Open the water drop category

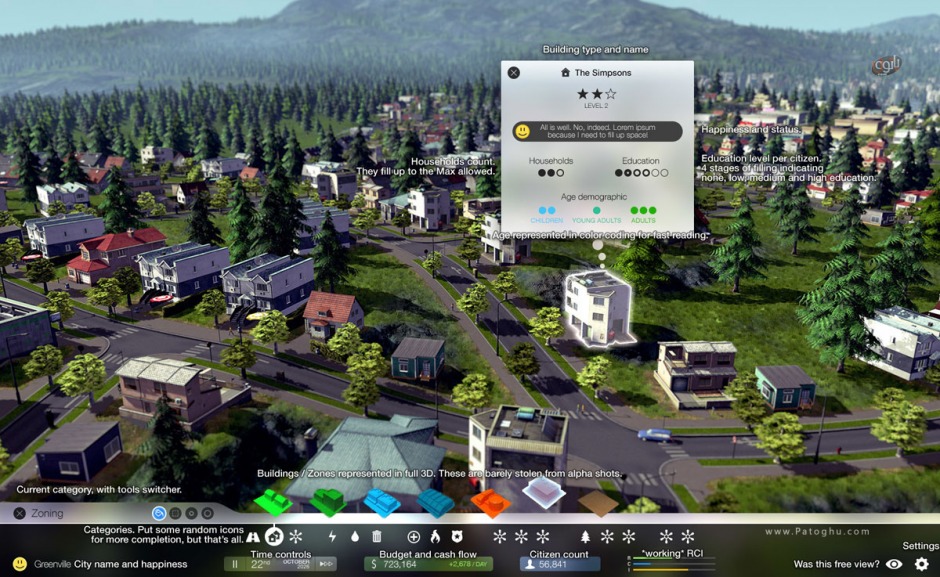pos(354,537)
